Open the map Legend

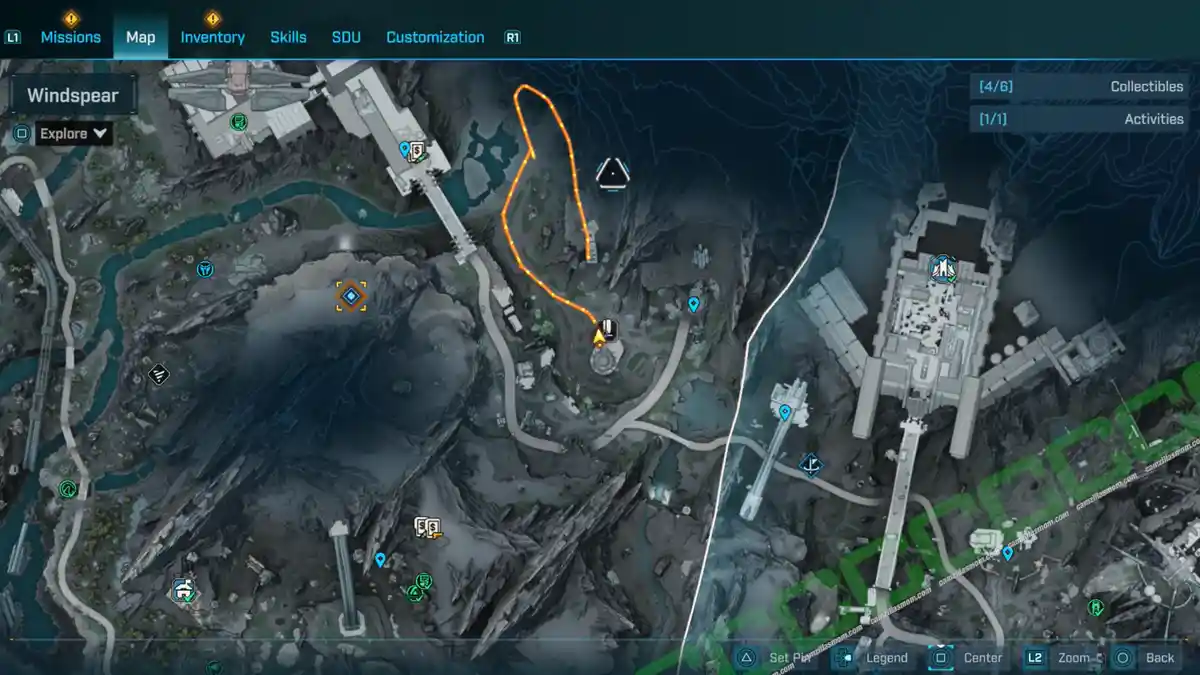tap(874, 658)
